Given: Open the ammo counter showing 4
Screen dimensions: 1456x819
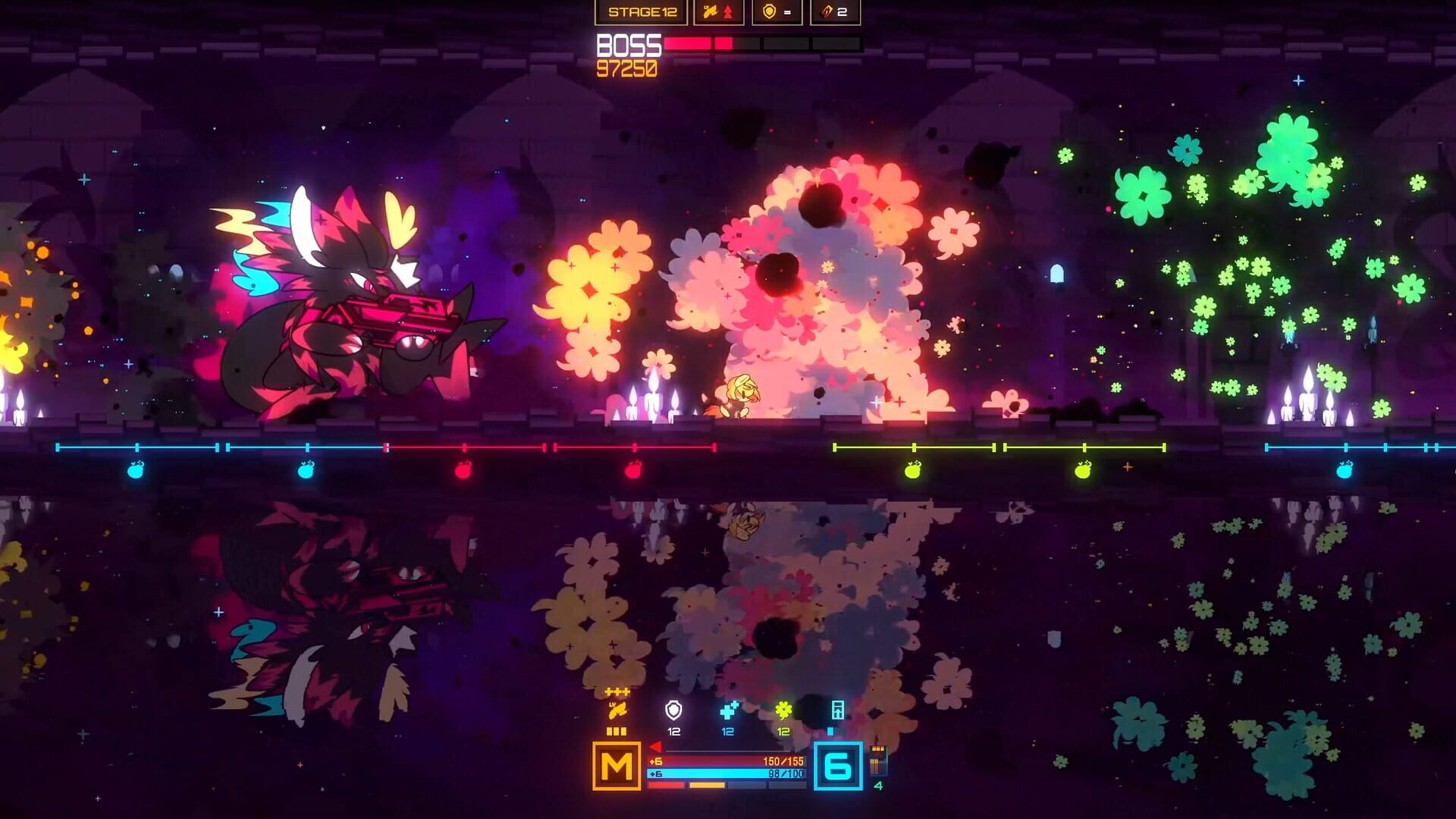Looking at the screenshot, I should [878, 764].
